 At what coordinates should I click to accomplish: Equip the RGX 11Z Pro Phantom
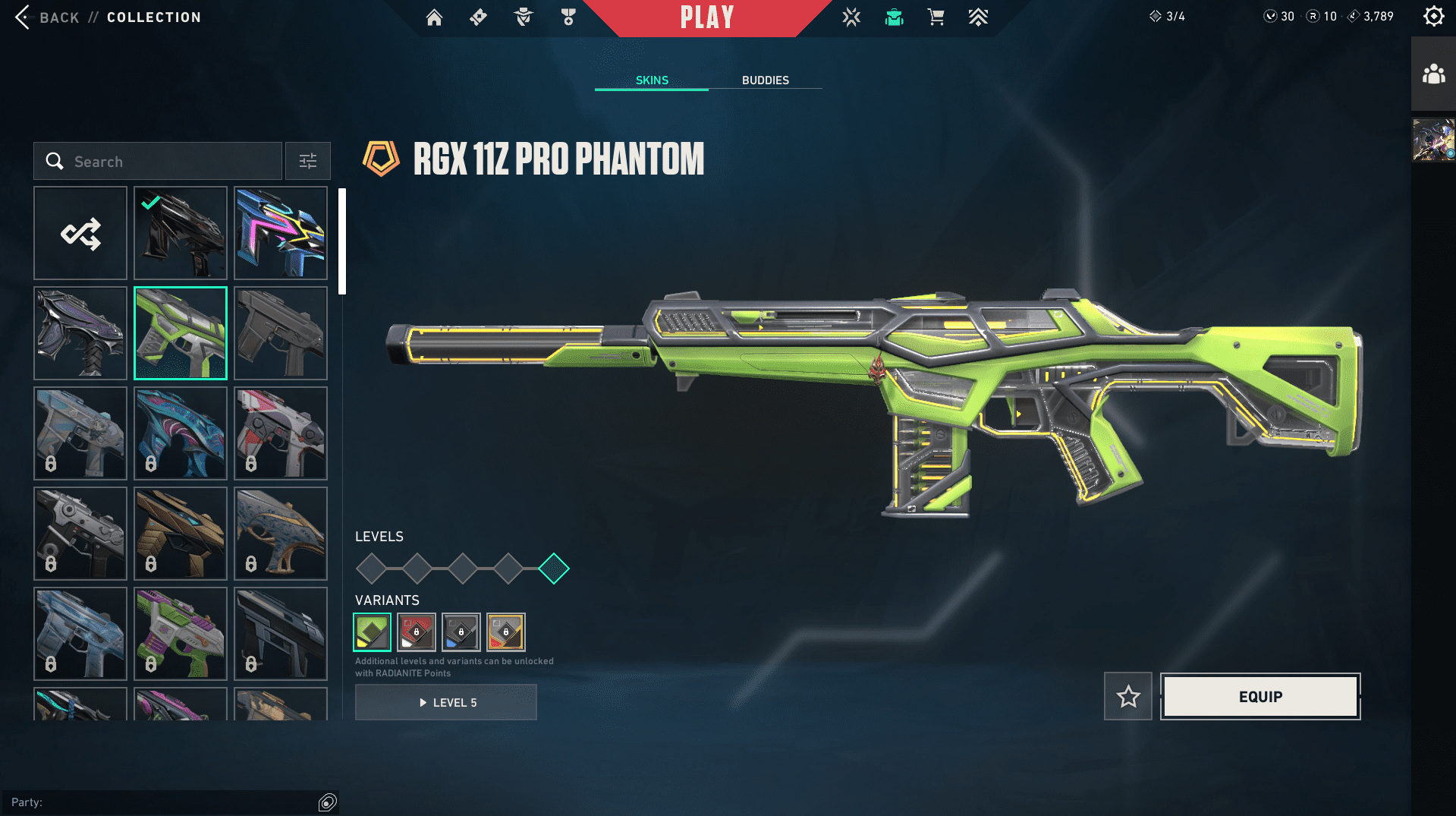tap(1260, 697)
